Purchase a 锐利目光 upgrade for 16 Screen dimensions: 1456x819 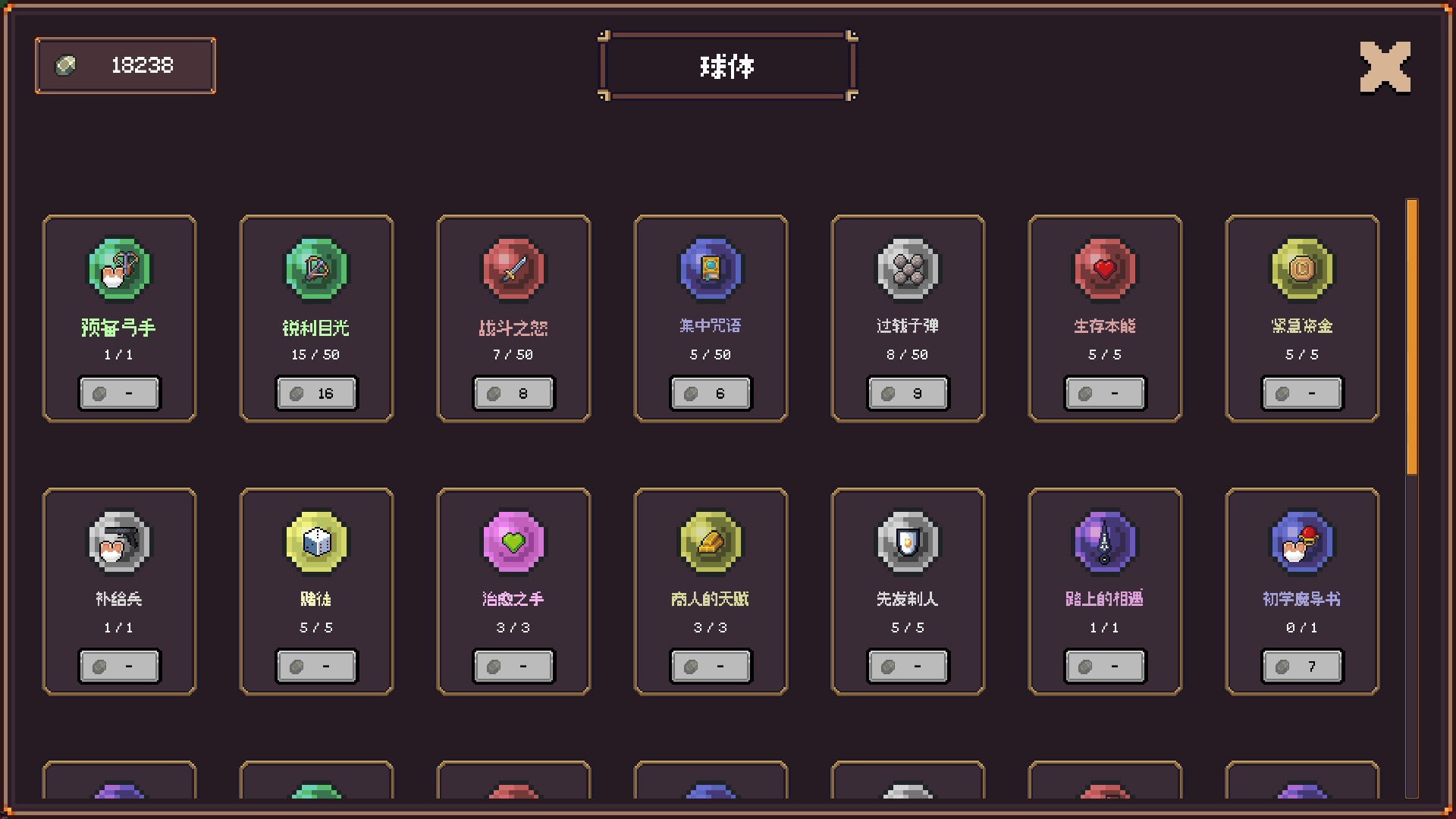(316, 393)
